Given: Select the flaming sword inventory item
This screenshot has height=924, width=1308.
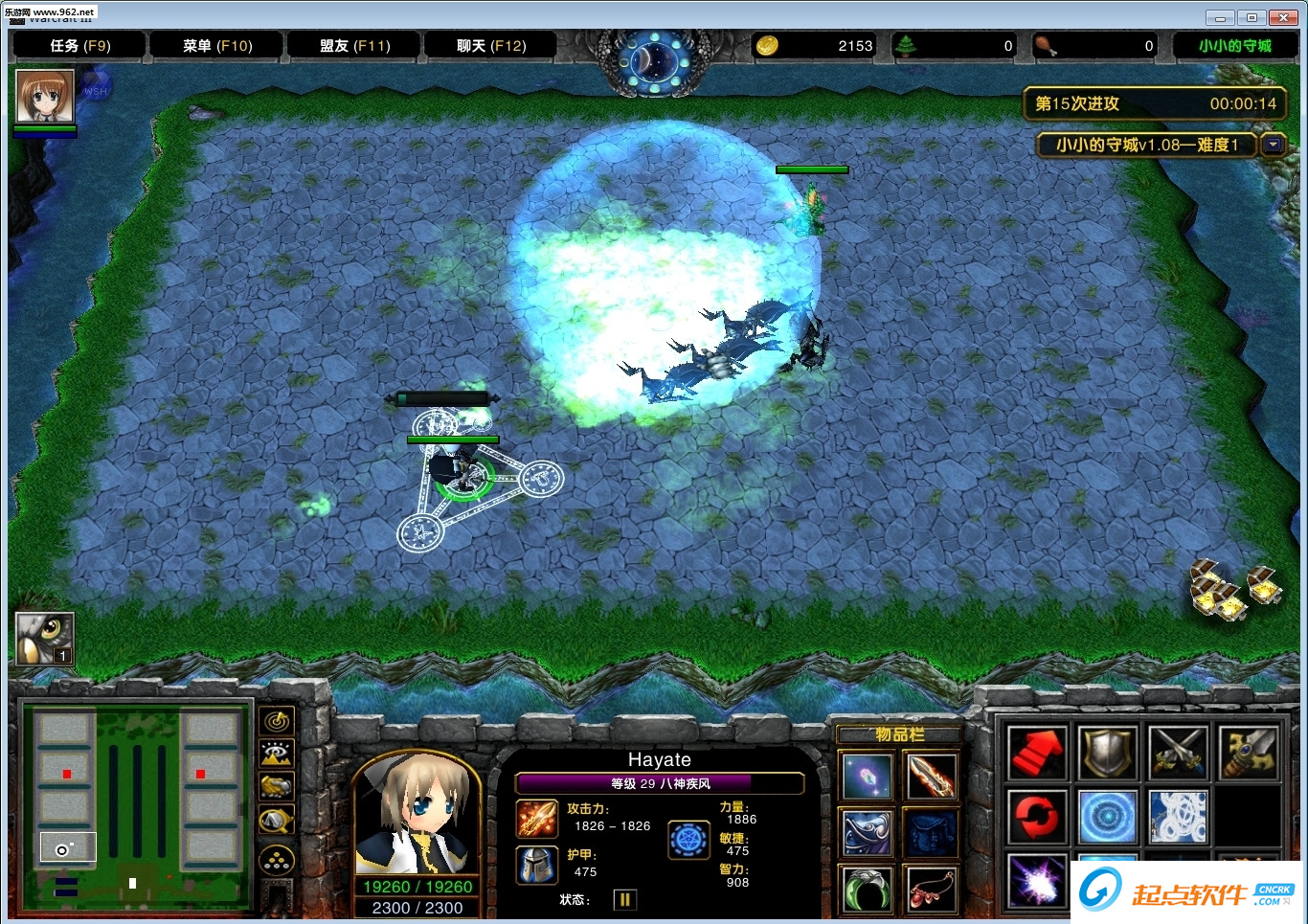Looking at the screenshot, I should [931, 777].
